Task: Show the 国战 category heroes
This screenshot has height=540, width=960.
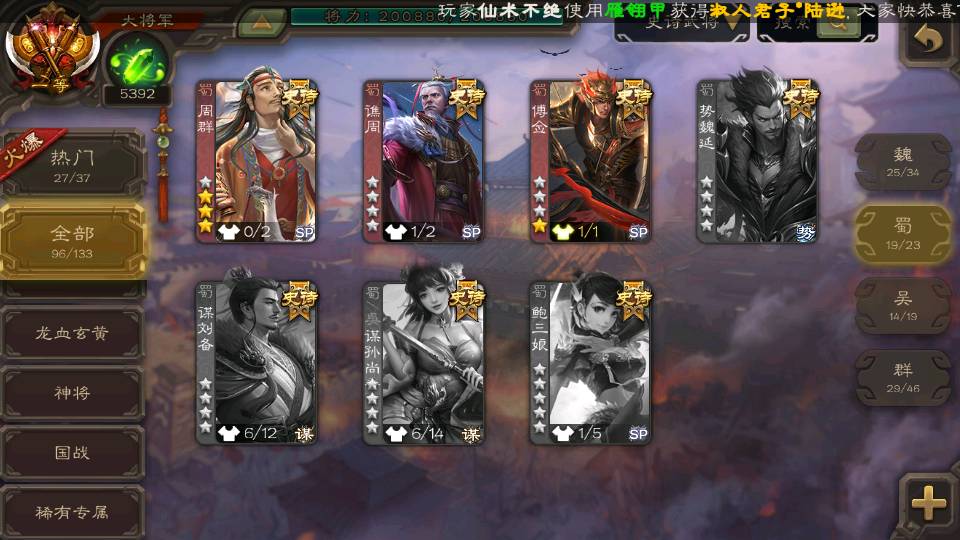Action: [72, 452]
